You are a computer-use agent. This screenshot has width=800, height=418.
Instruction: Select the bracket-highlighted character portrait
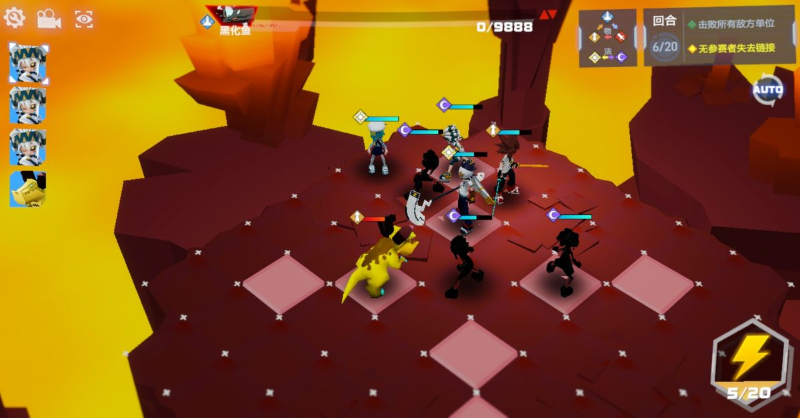coord(28,63)
